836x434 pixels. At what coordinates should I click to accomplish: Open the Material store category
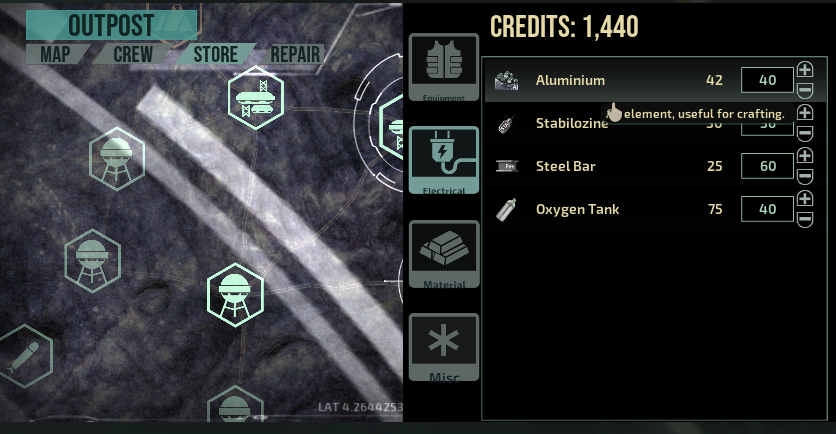[x=443, y=253]
